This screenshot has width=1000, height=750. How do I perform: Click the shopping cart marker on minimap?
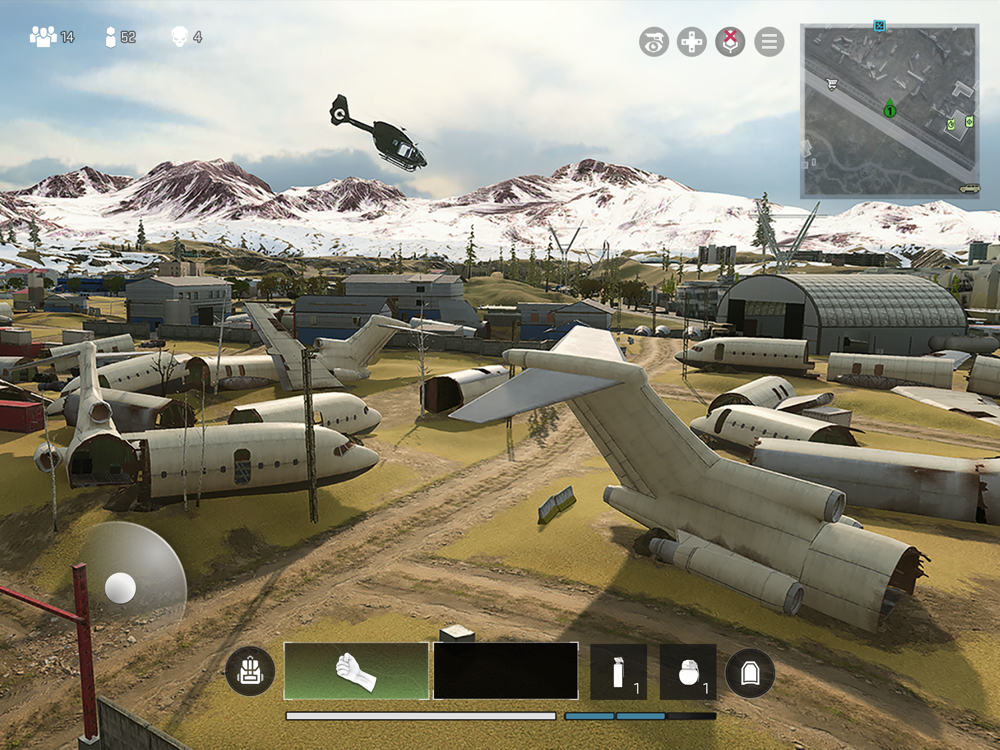(832, 84)
